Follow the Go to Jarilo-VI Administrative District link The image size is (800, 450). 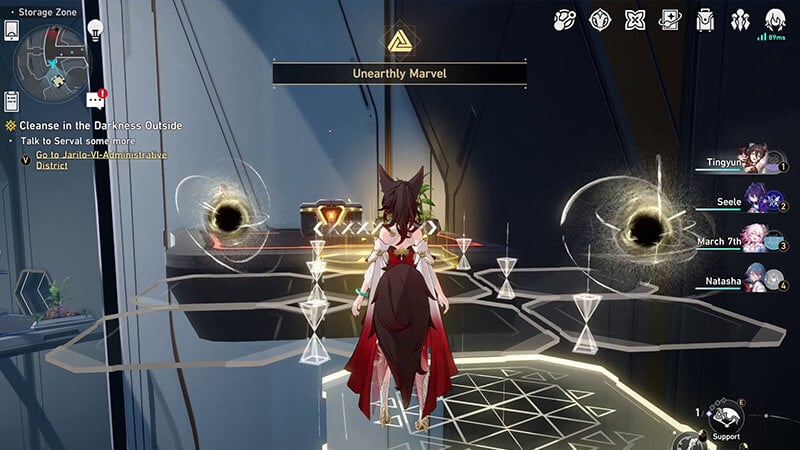tap(94, 160)
